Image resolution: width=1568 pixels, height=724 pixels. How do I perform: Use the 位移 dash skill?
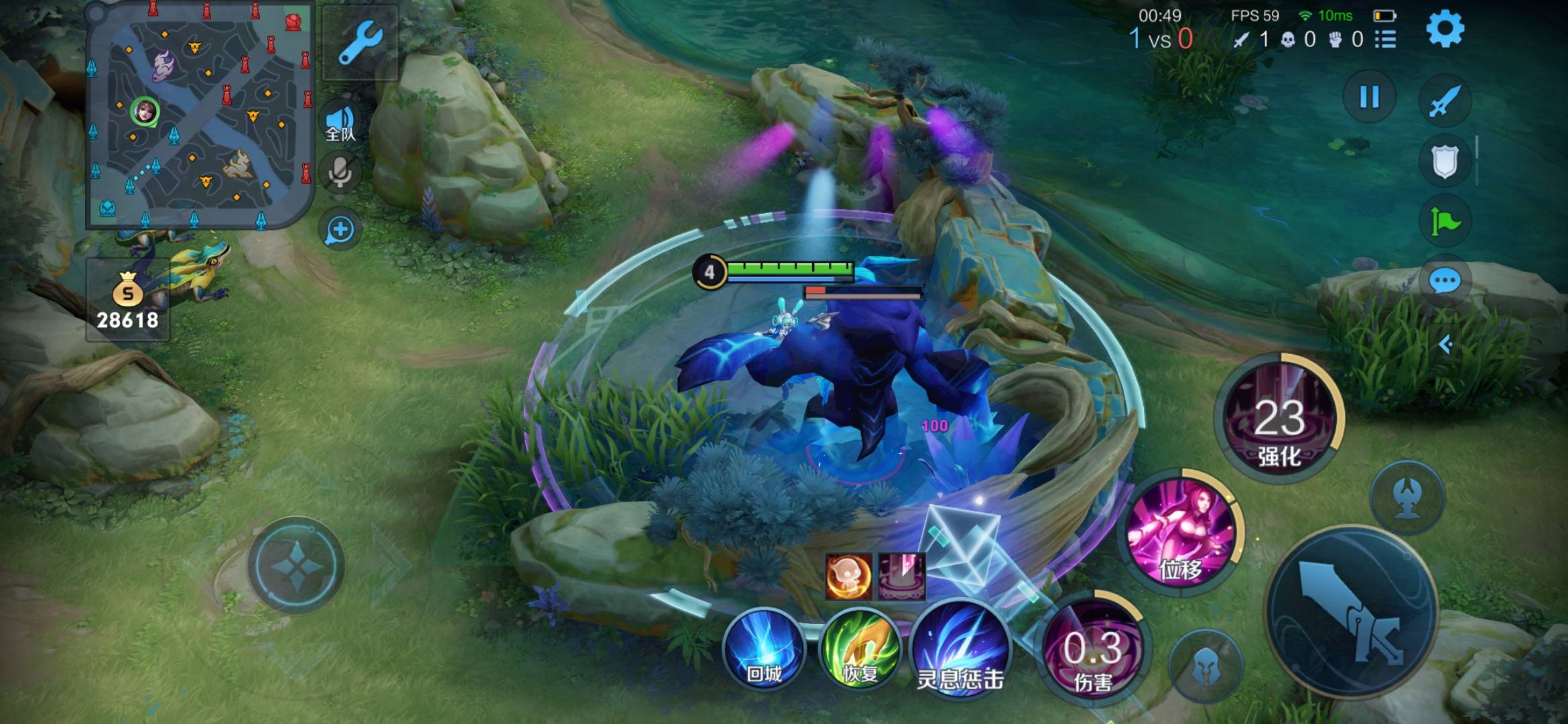click(x=1181, y=534)
